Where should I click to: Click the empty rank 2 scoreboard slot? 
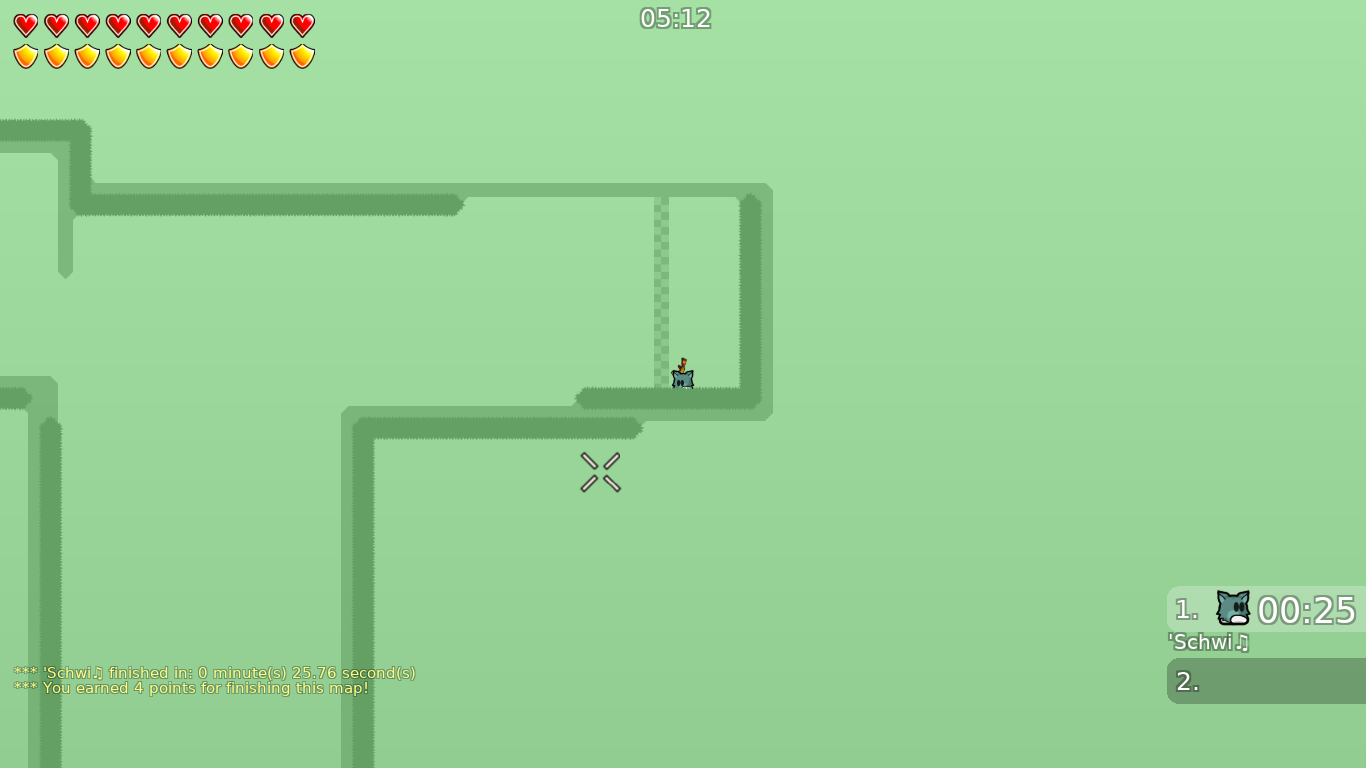coord(1265,681)
